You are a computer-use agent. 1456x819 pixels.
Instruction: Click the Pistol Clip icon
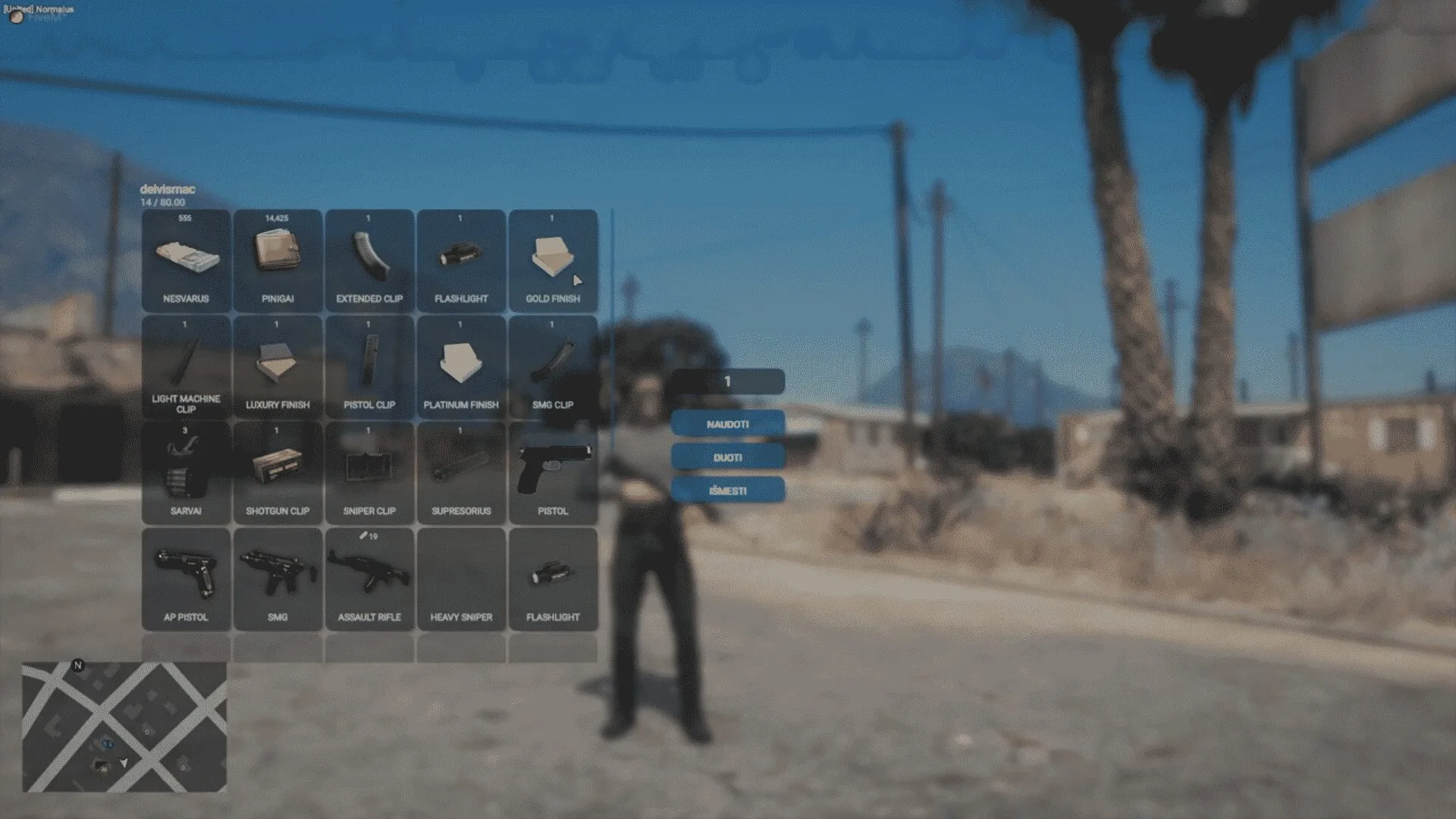[370, 364]
